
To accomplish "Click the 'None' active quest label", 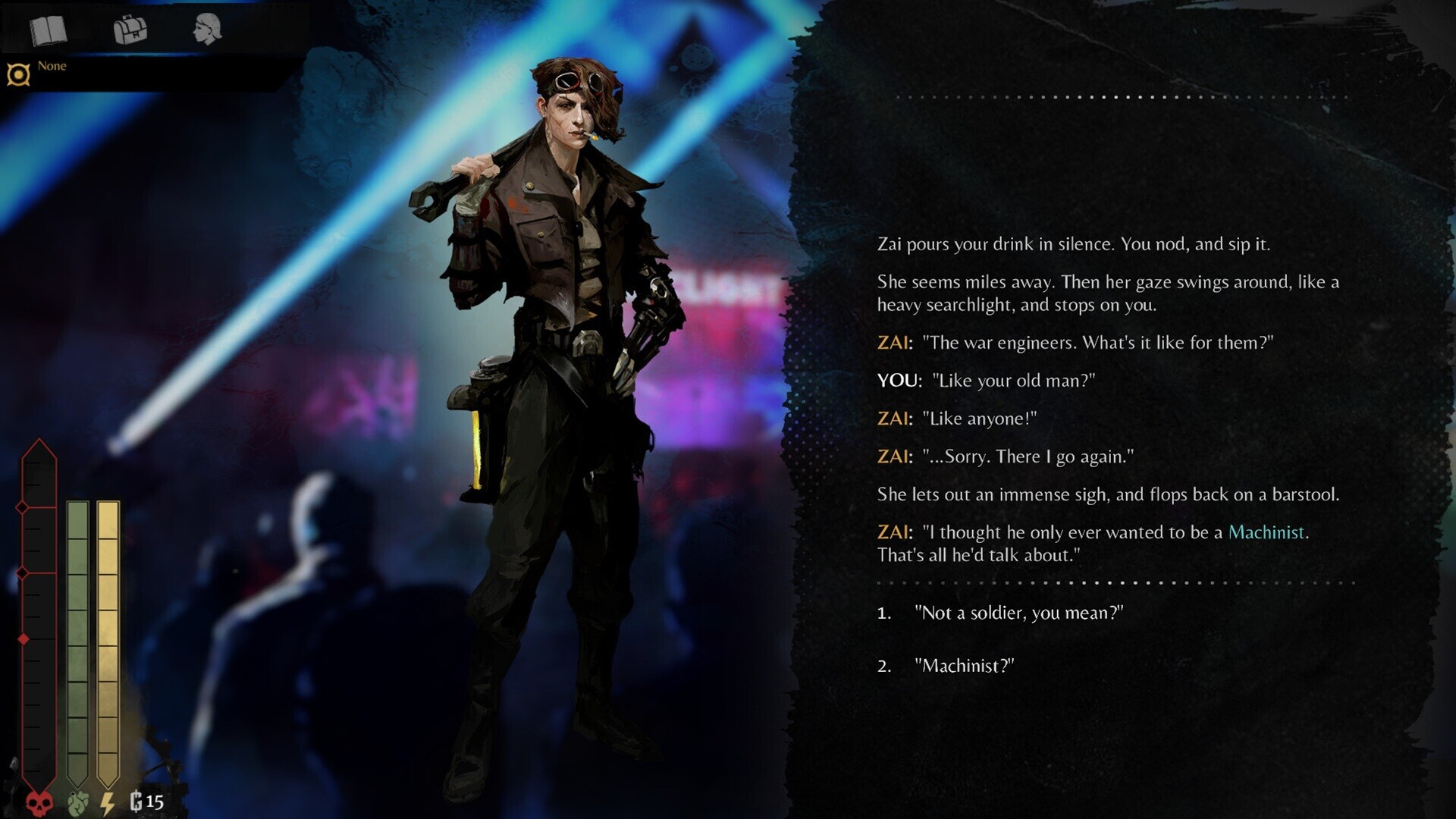I will point(53,66).
